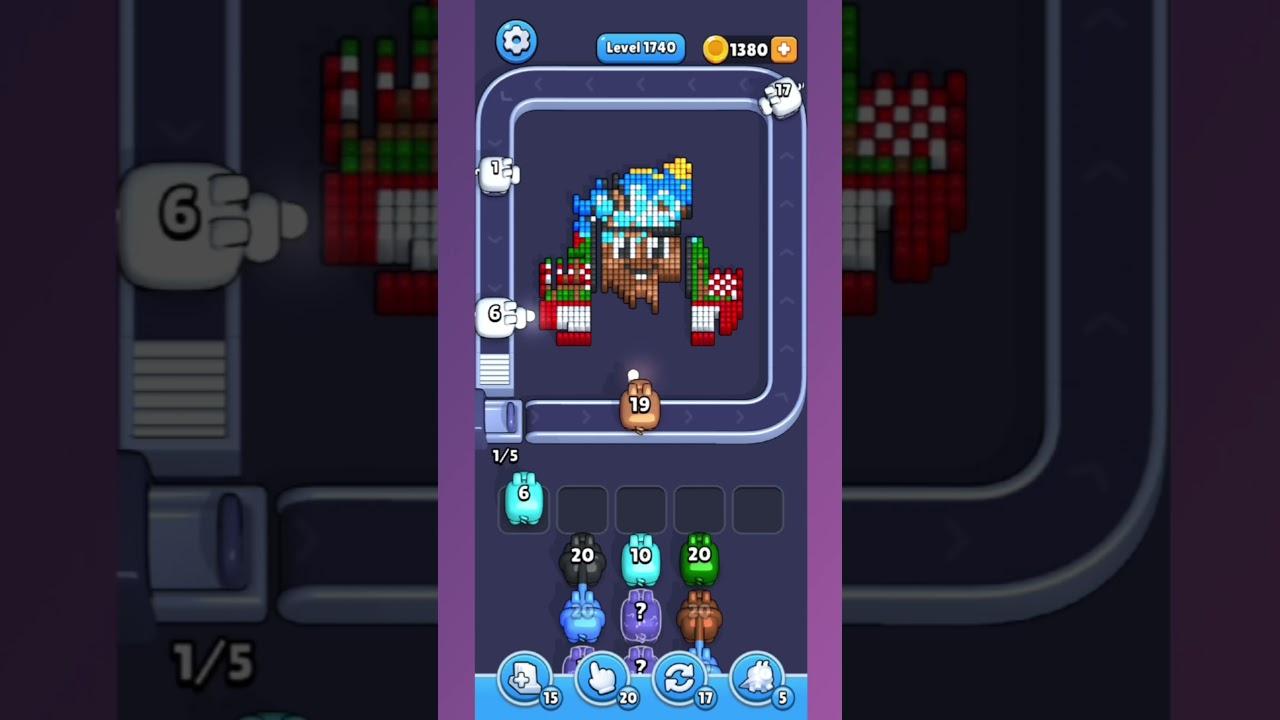Reveal the mystery purple worker with question mark
The height and width of the screenshot is (720, 1280).
point(640,612)
